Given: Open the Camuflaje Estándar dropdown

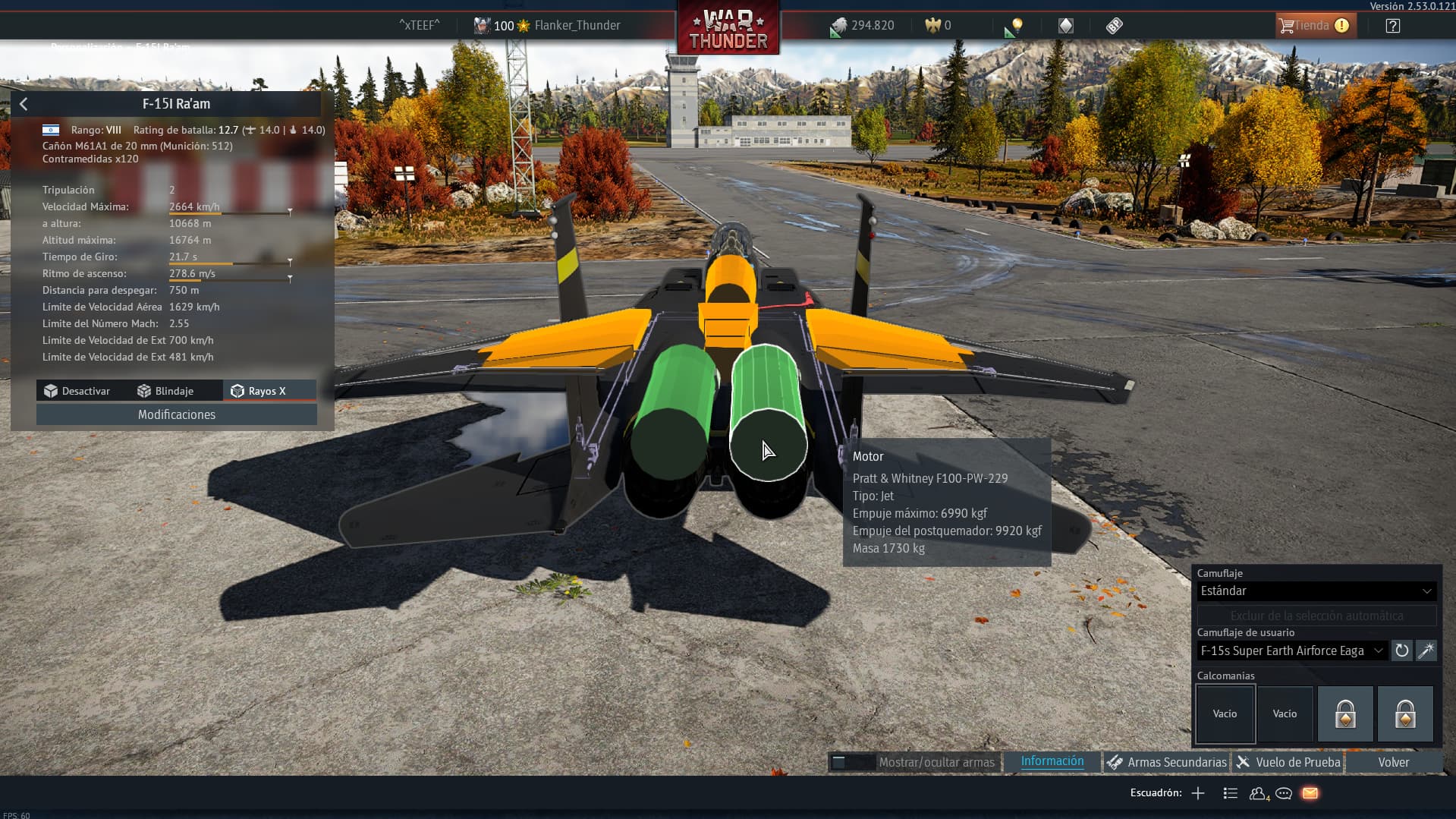Looking at the screenshot, I should pyautogui.click(x=1316, y=591).
